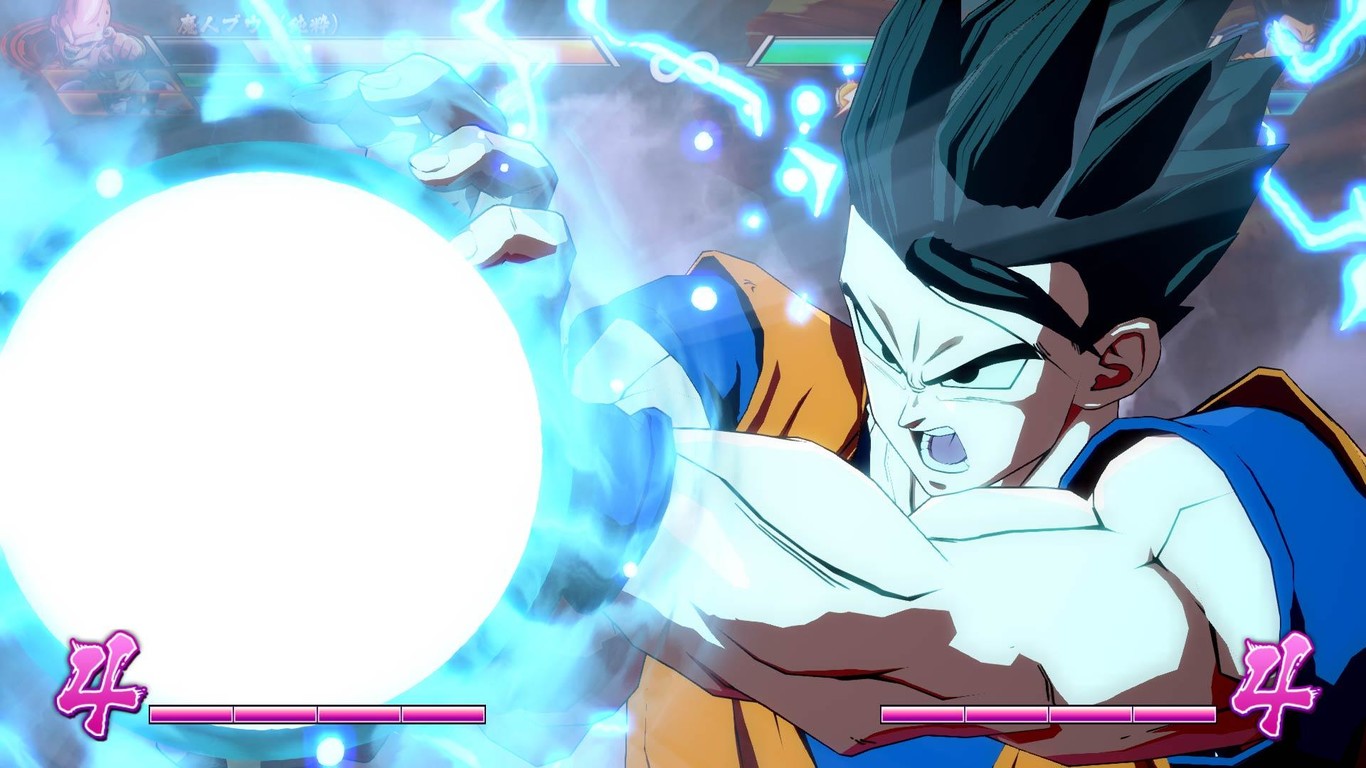
Task: Click the assist character icon near the right health bar
Action: point(845,95)
